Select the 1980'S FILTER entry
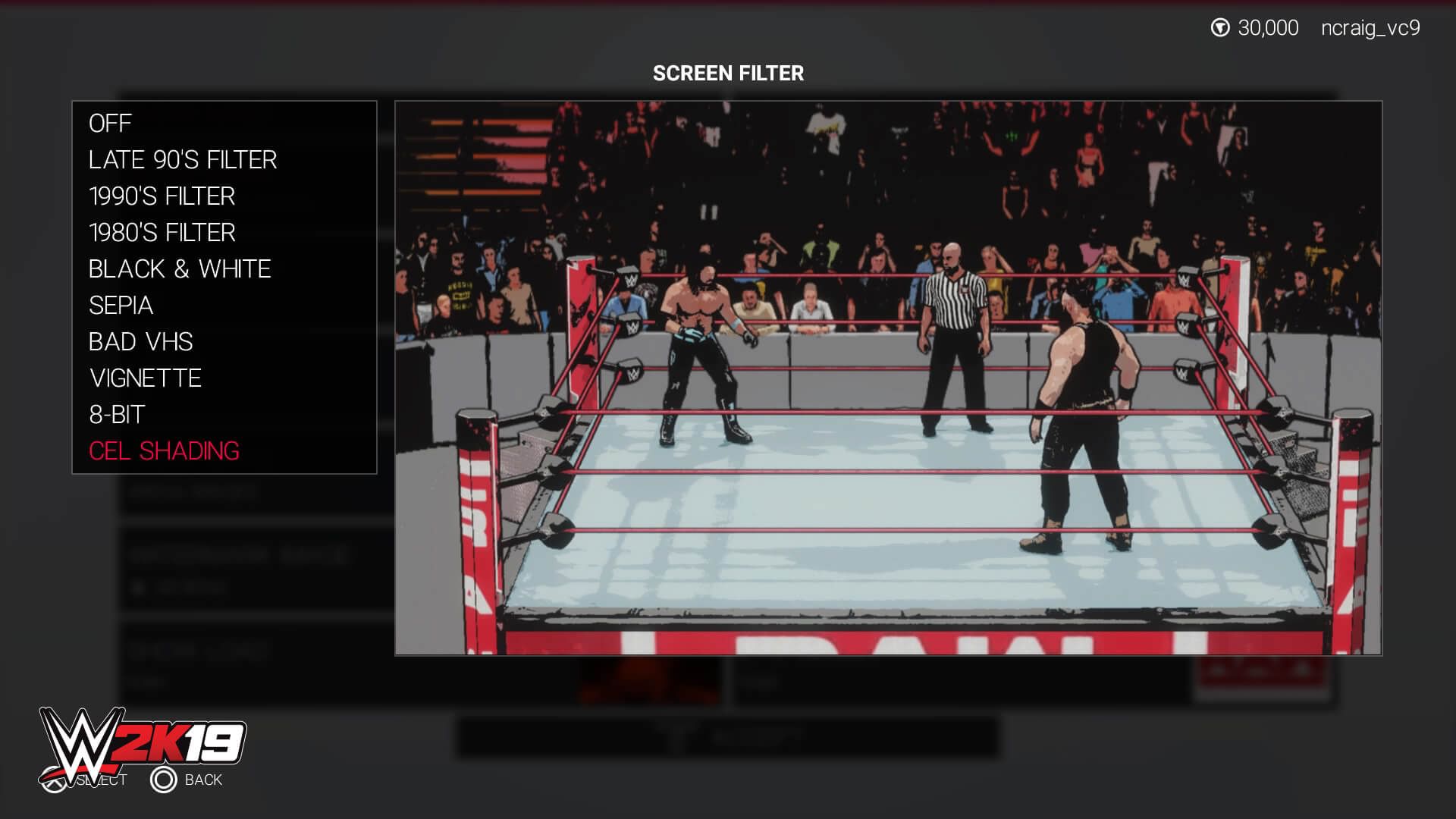The width and height of the screenshot is (1456, 819). 162,232
